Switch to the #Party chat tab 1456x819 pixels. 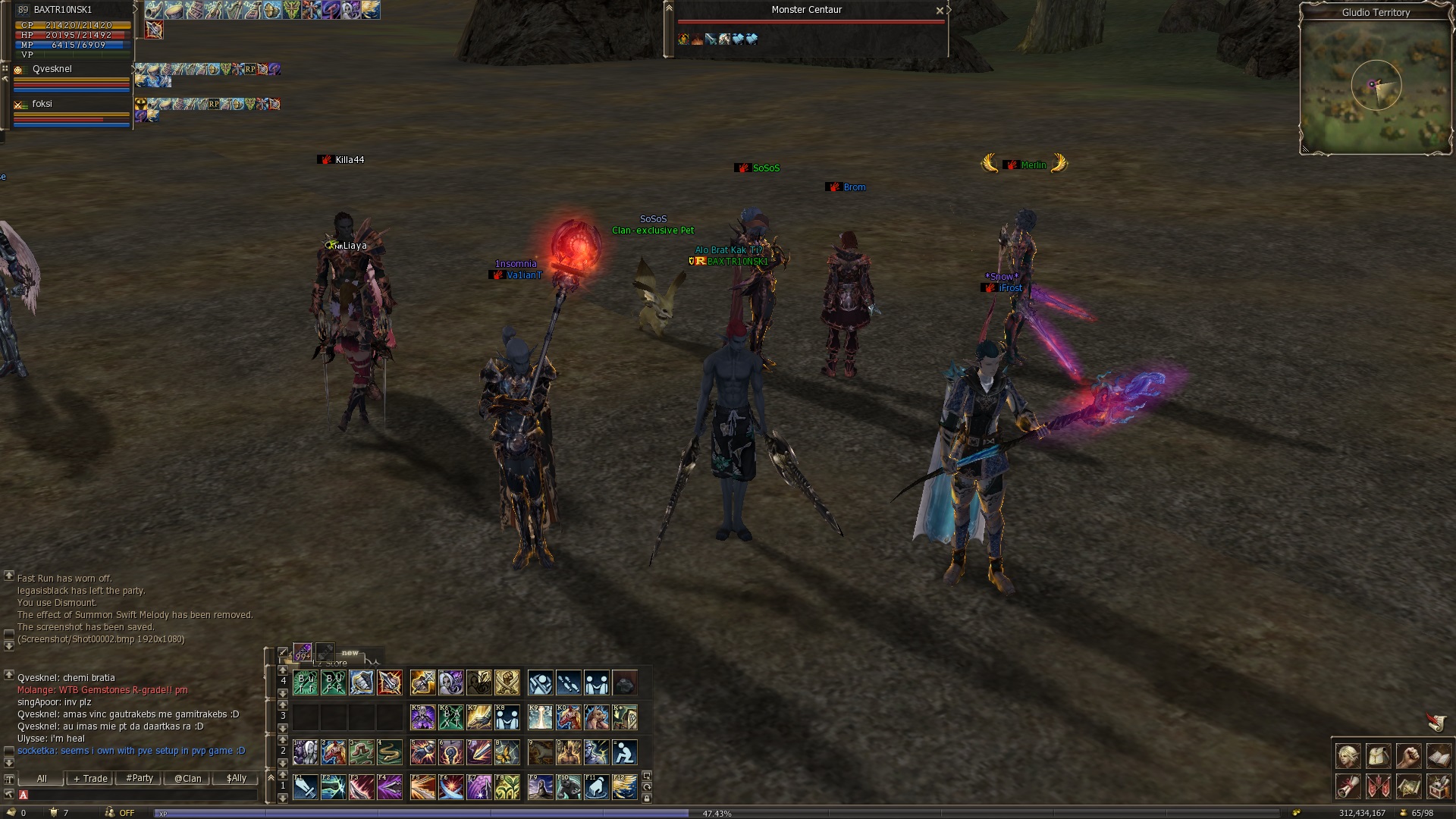point(140,778)
